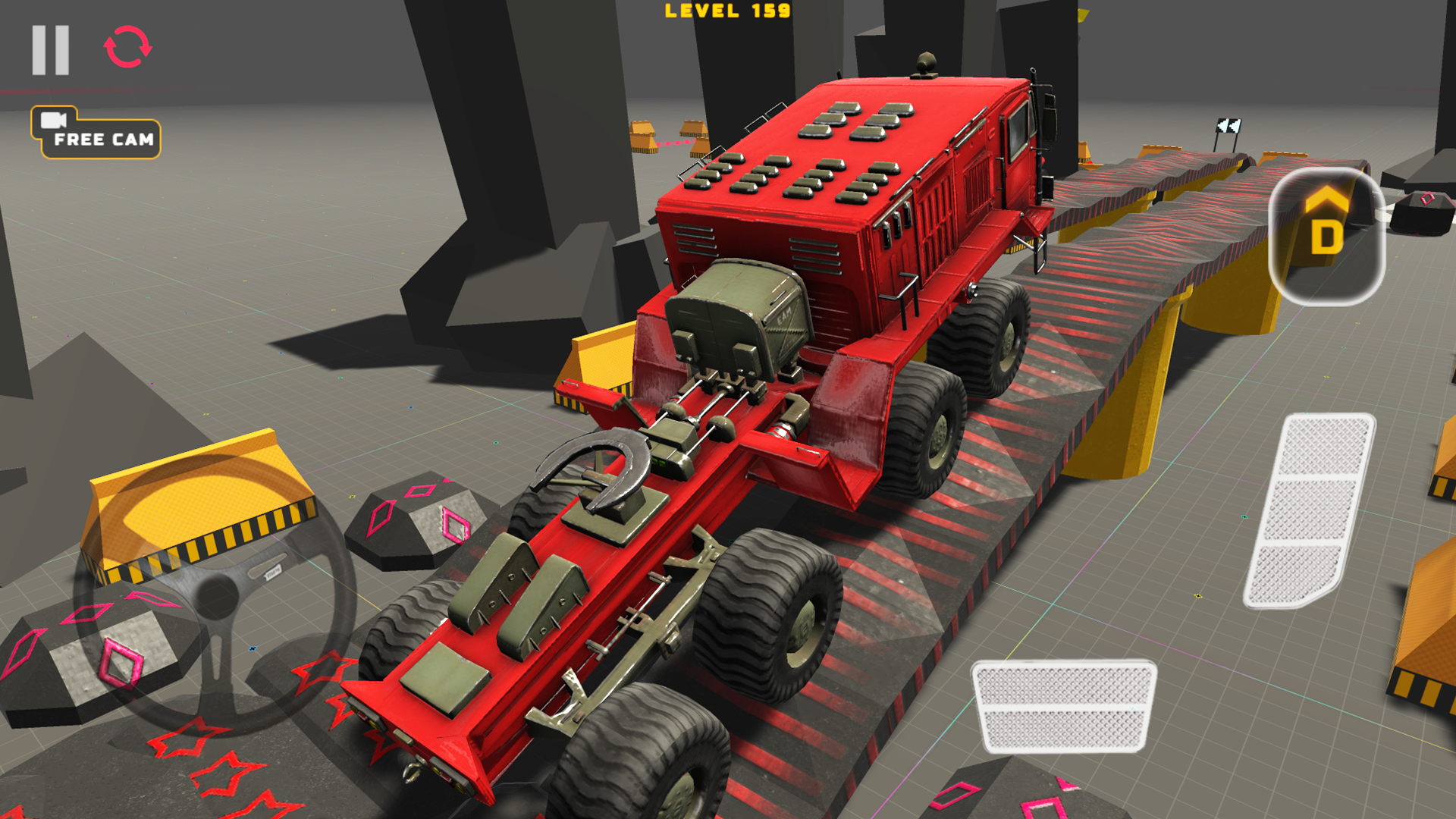Hold the pause icon to freeze gameplay
1456x819 pixels.
click(x=49, y=49)
